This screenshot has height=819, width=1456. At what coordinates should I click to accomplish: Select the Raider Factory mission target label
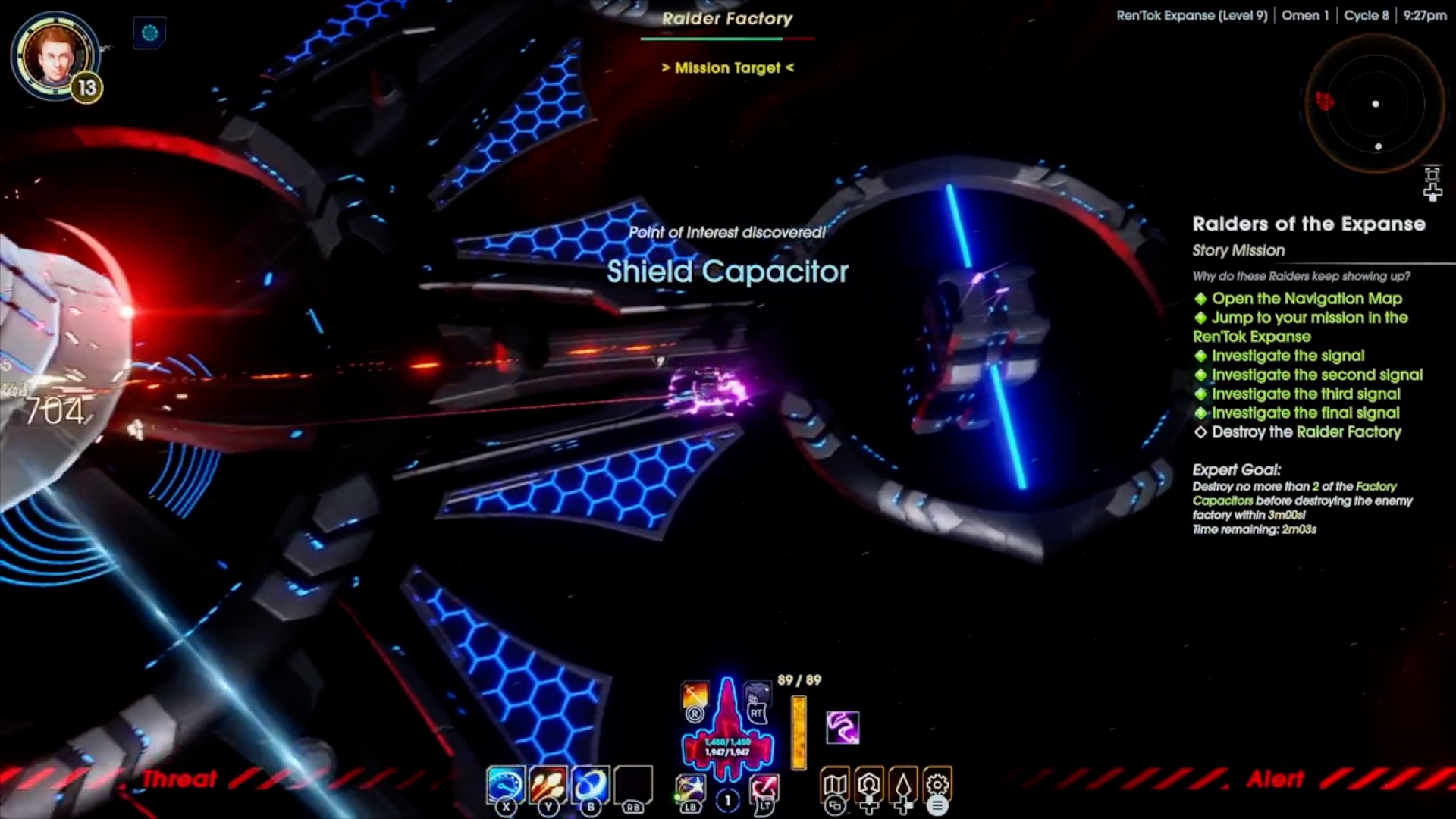click(x=727, y=19)
